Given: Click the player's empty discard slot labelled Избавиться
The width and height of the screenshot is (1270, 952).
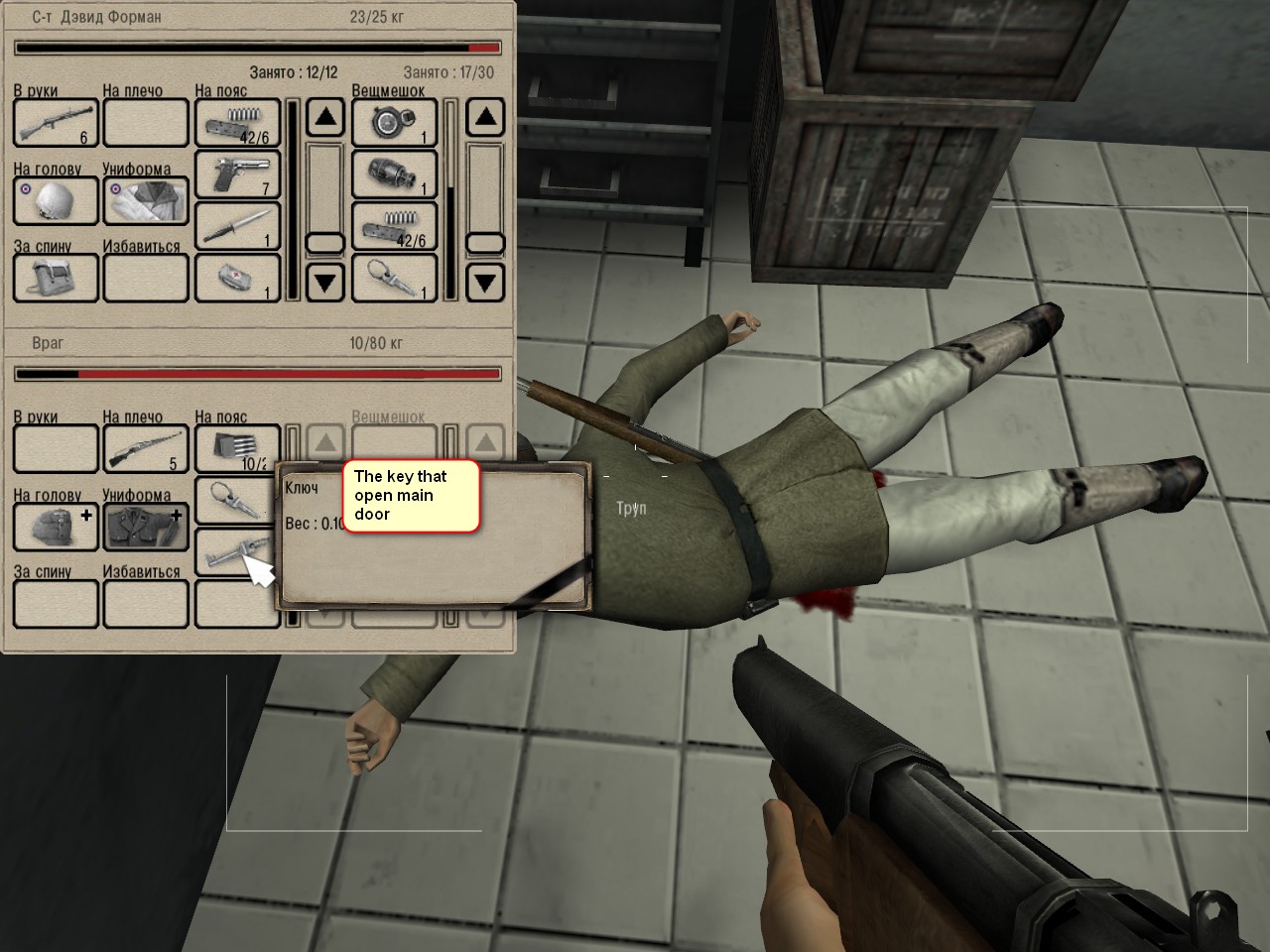Looking at the screenshot, I should (x=146, y=278).
